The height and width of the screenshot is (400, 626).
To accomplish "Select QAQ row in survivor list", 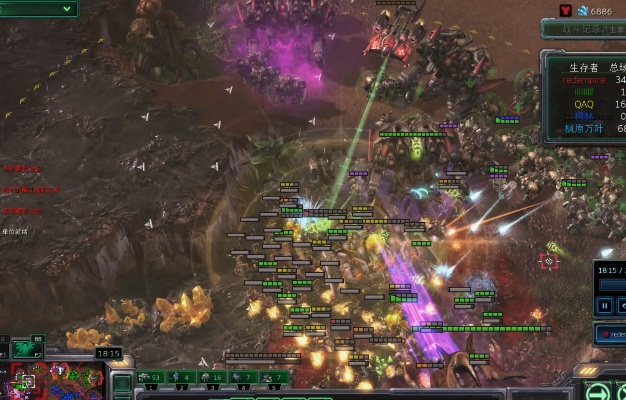I will point(590,104).
